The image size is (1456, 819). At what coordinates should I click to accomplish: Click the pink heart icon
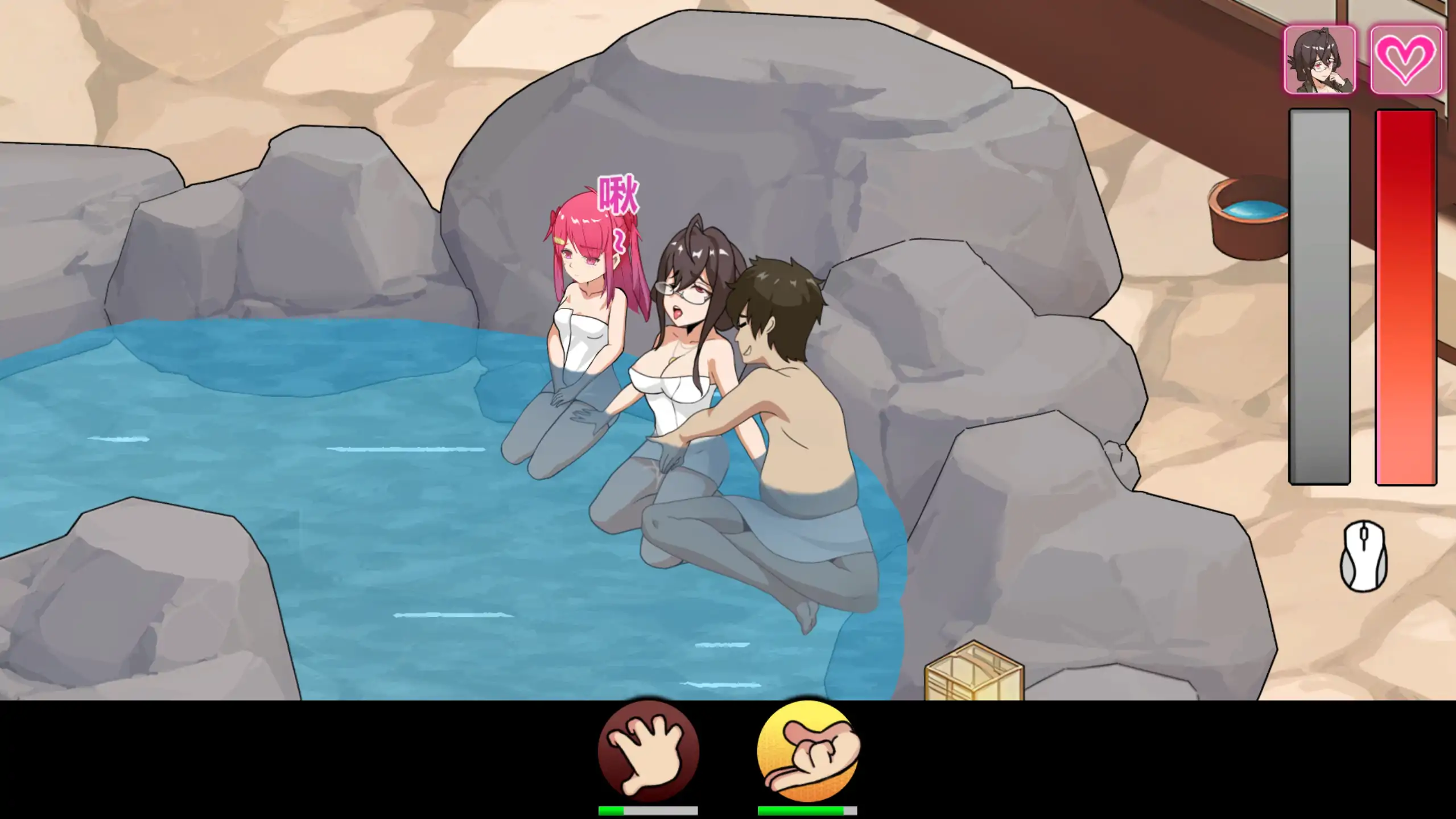pyautogui.click(x=1405, y=60)
